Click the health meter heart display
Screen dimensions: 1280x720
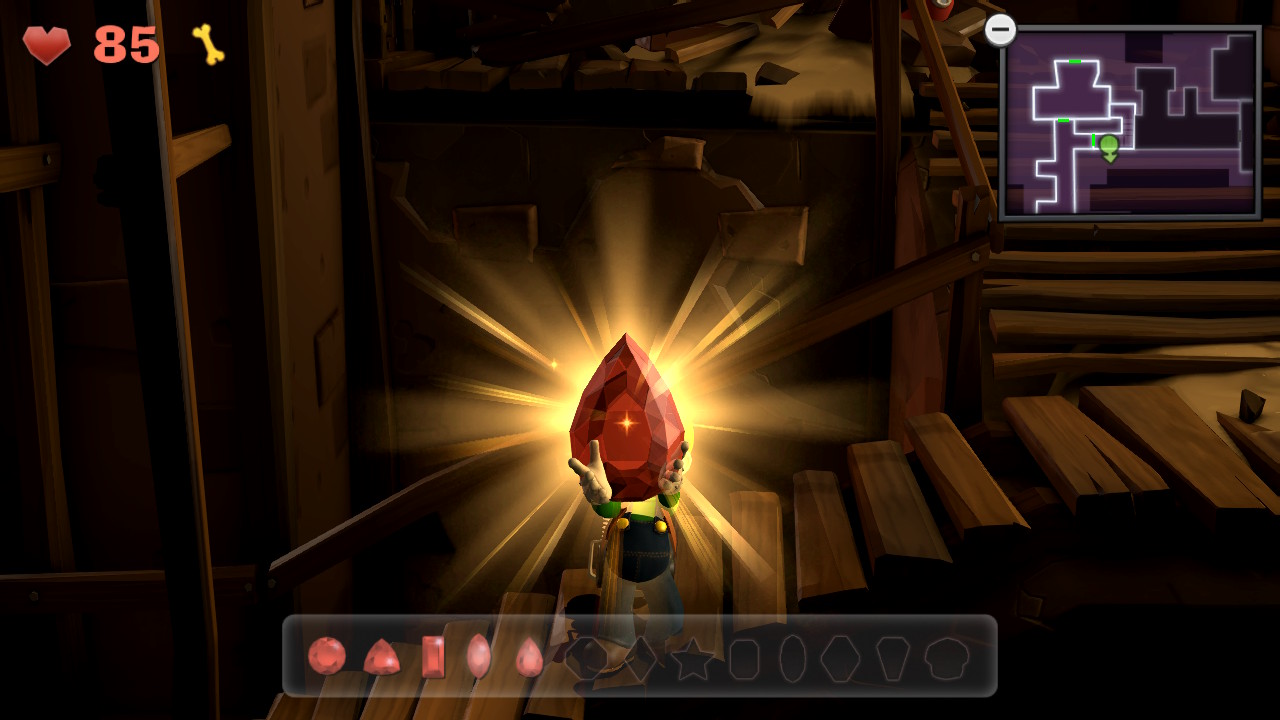coord(48,45)
